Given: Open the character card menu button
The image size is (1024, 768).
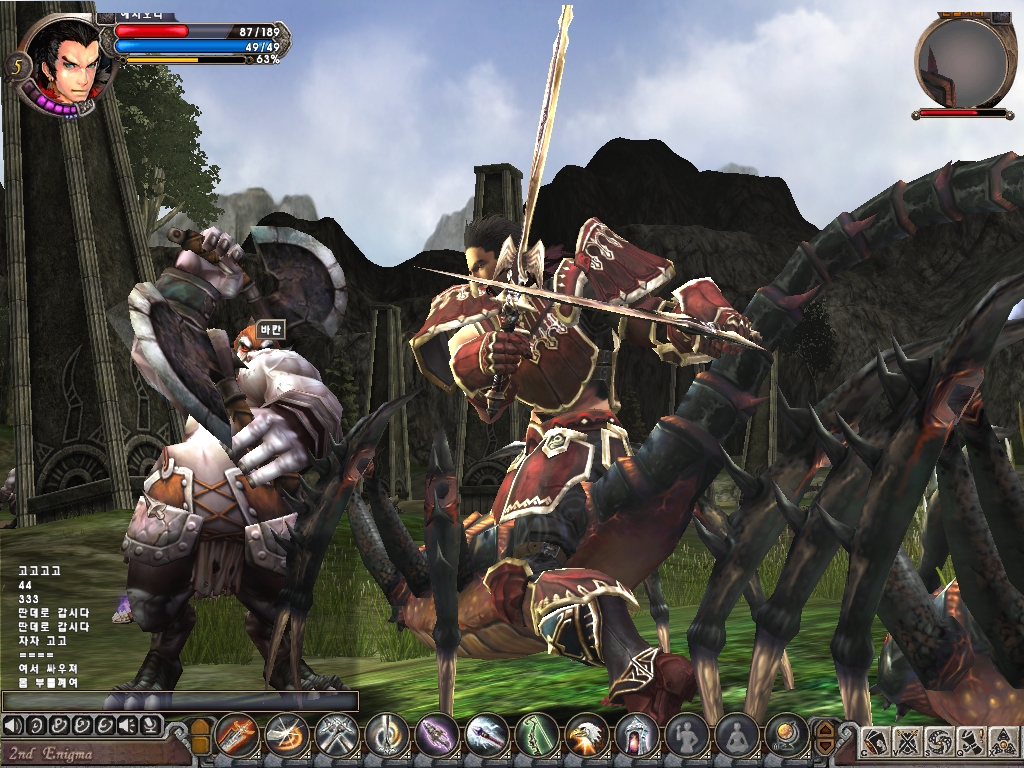Looking at the screenshot, I should 877,742.
